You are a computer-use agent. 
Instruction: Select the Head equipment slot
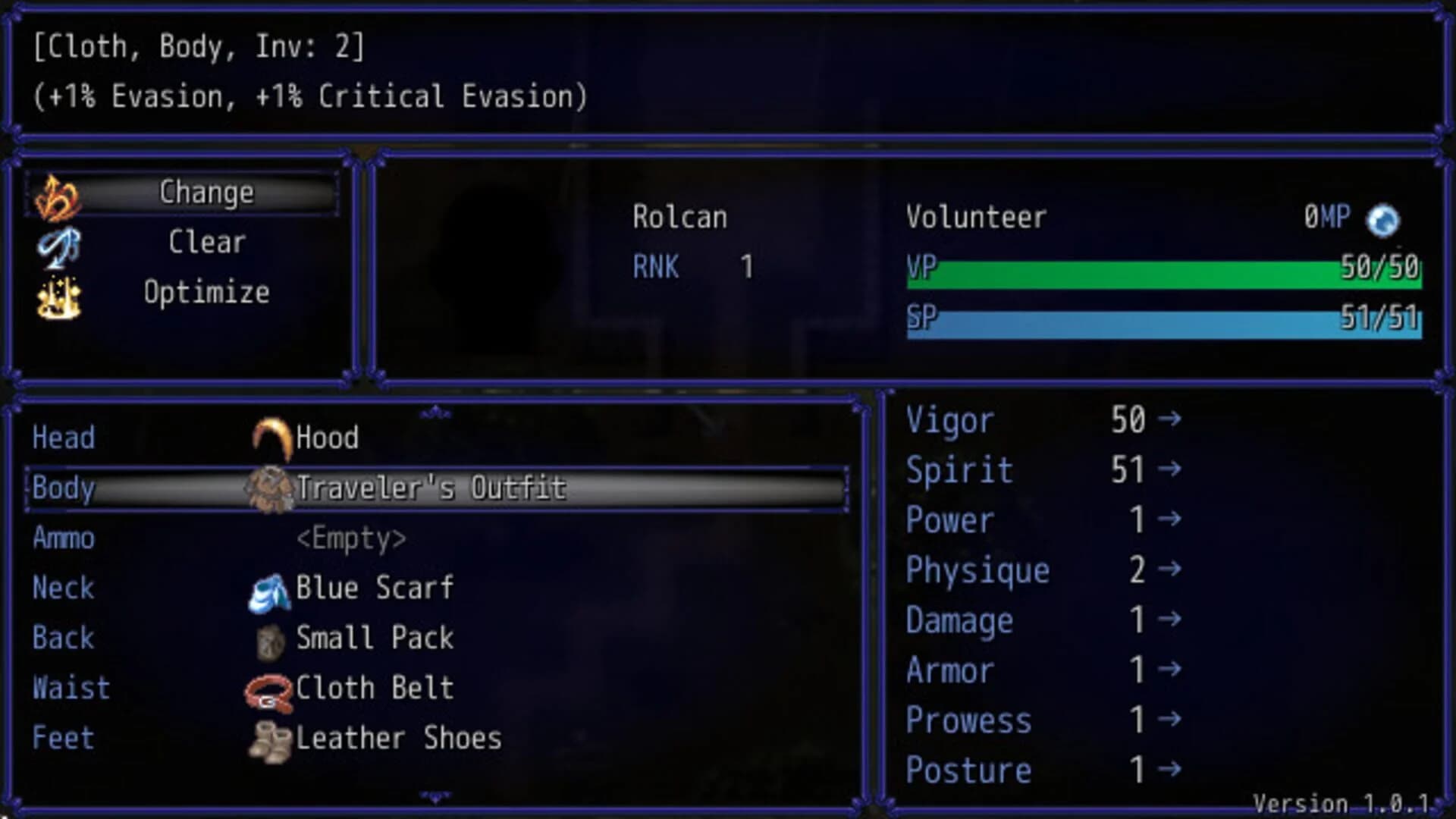pos(63,438)
